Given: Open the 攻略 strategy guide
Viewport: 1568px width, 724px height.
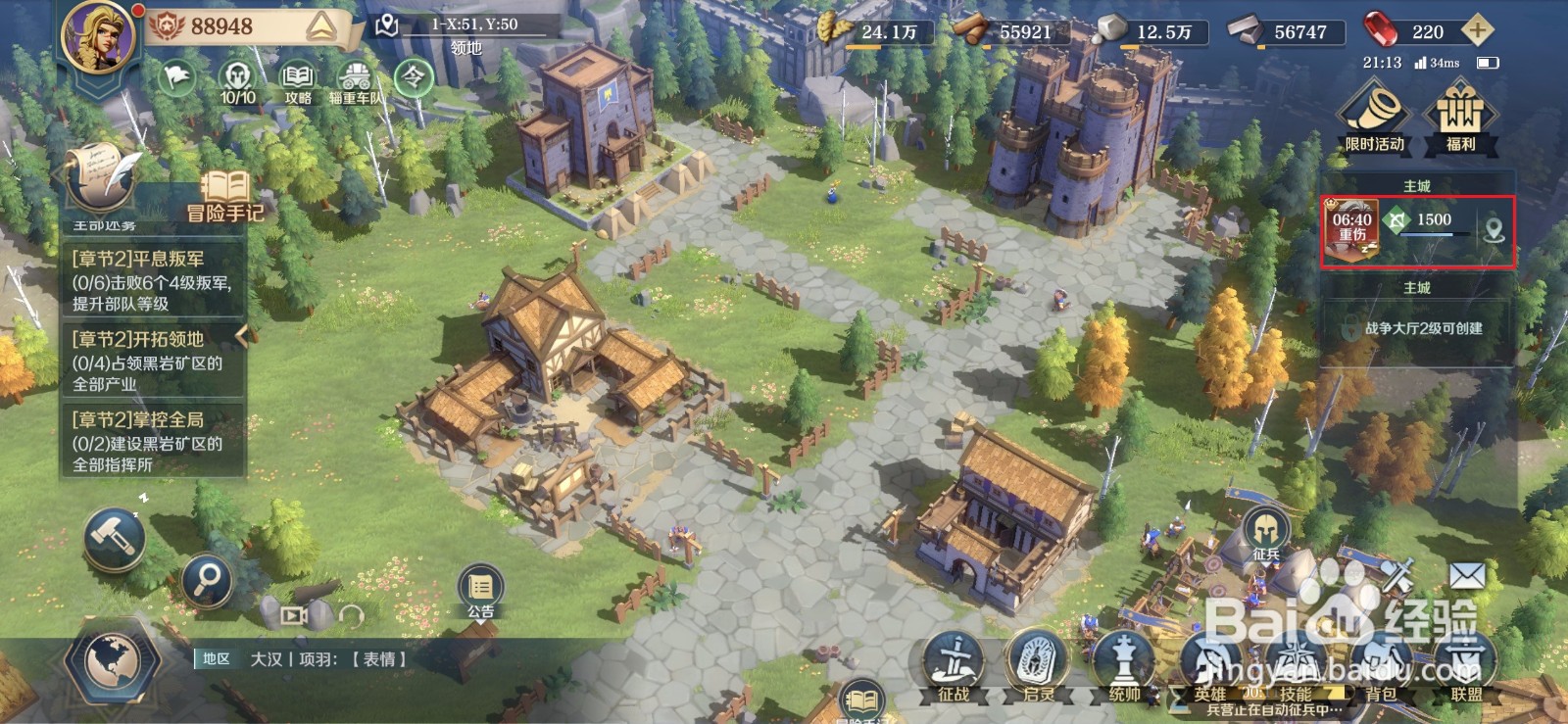Looking at the screenshot, I should point(298,82).
